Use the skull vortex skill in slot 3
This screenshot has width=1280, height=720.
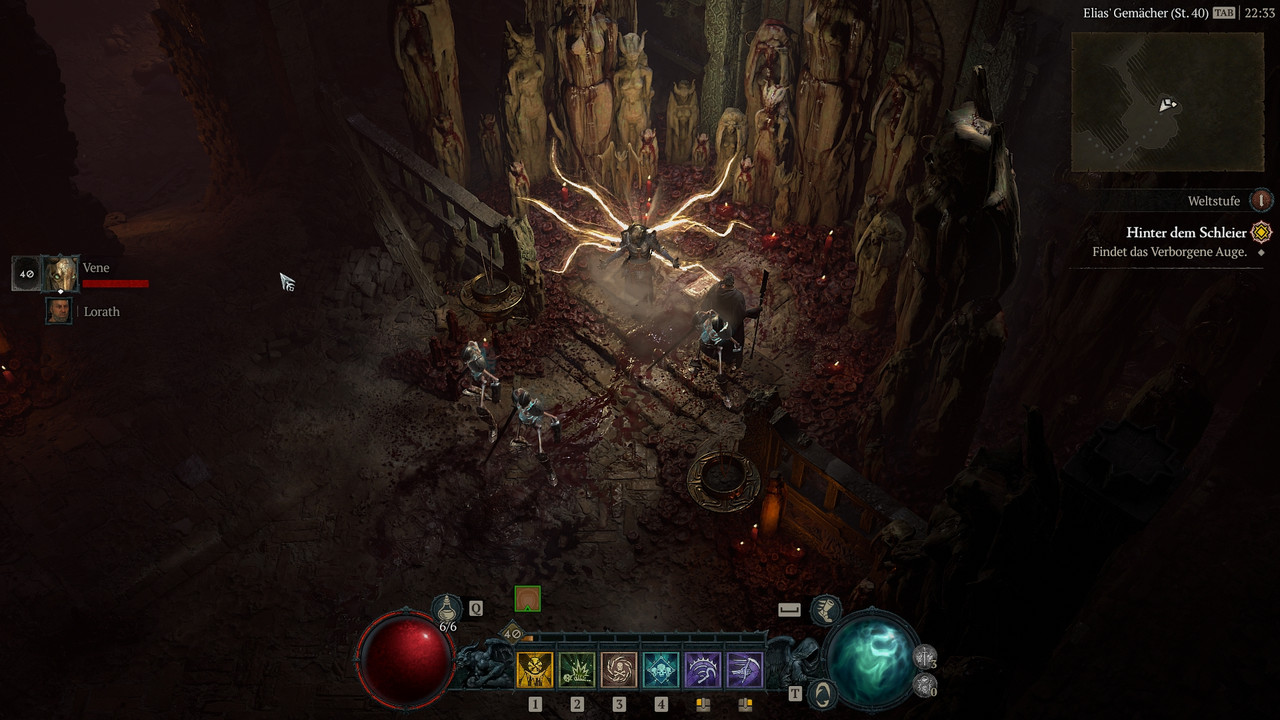pos(619,670)
